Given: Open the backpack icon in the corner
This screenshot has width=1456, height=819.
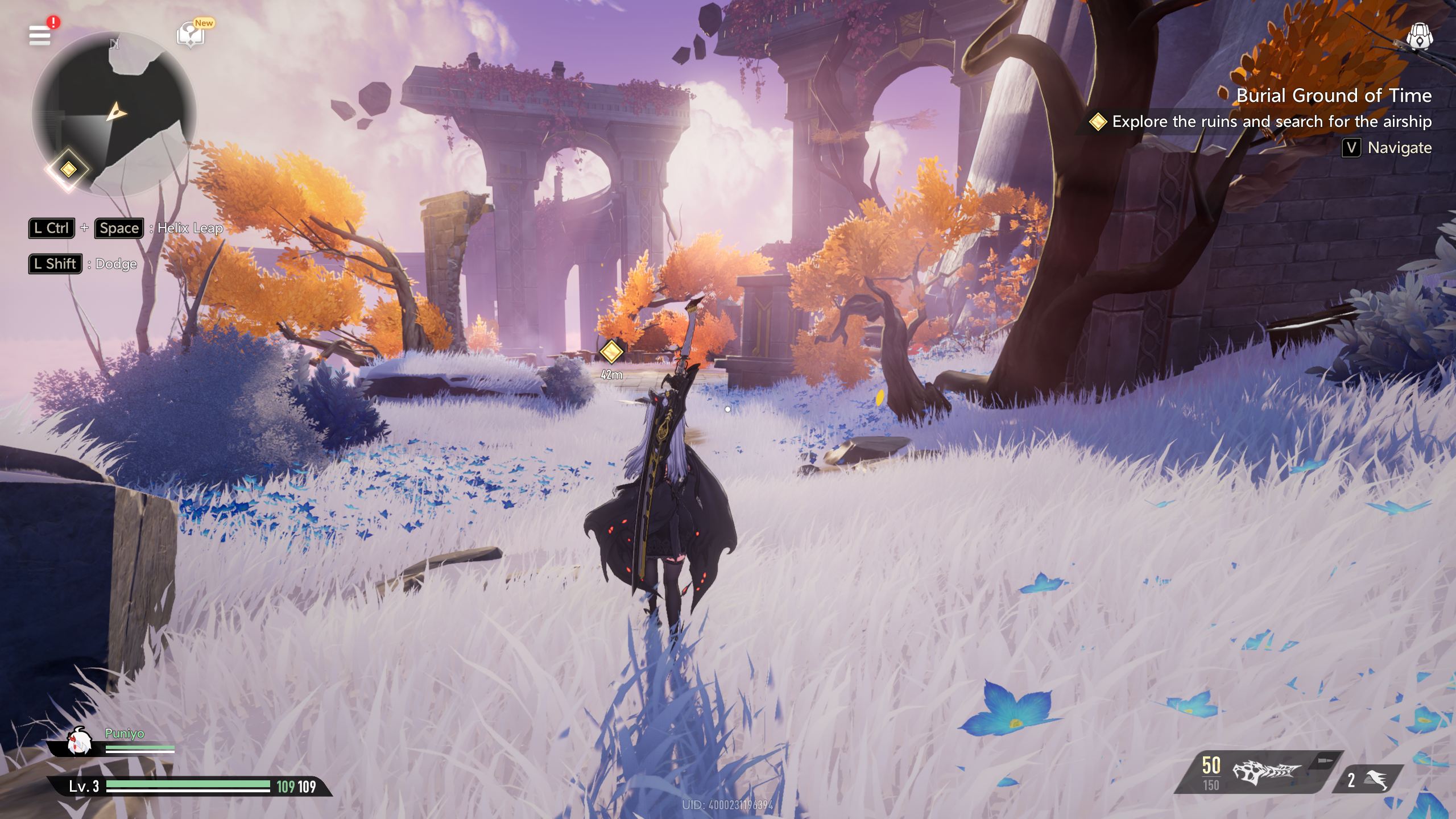Looking at the screenshot, I should 1419,38.
